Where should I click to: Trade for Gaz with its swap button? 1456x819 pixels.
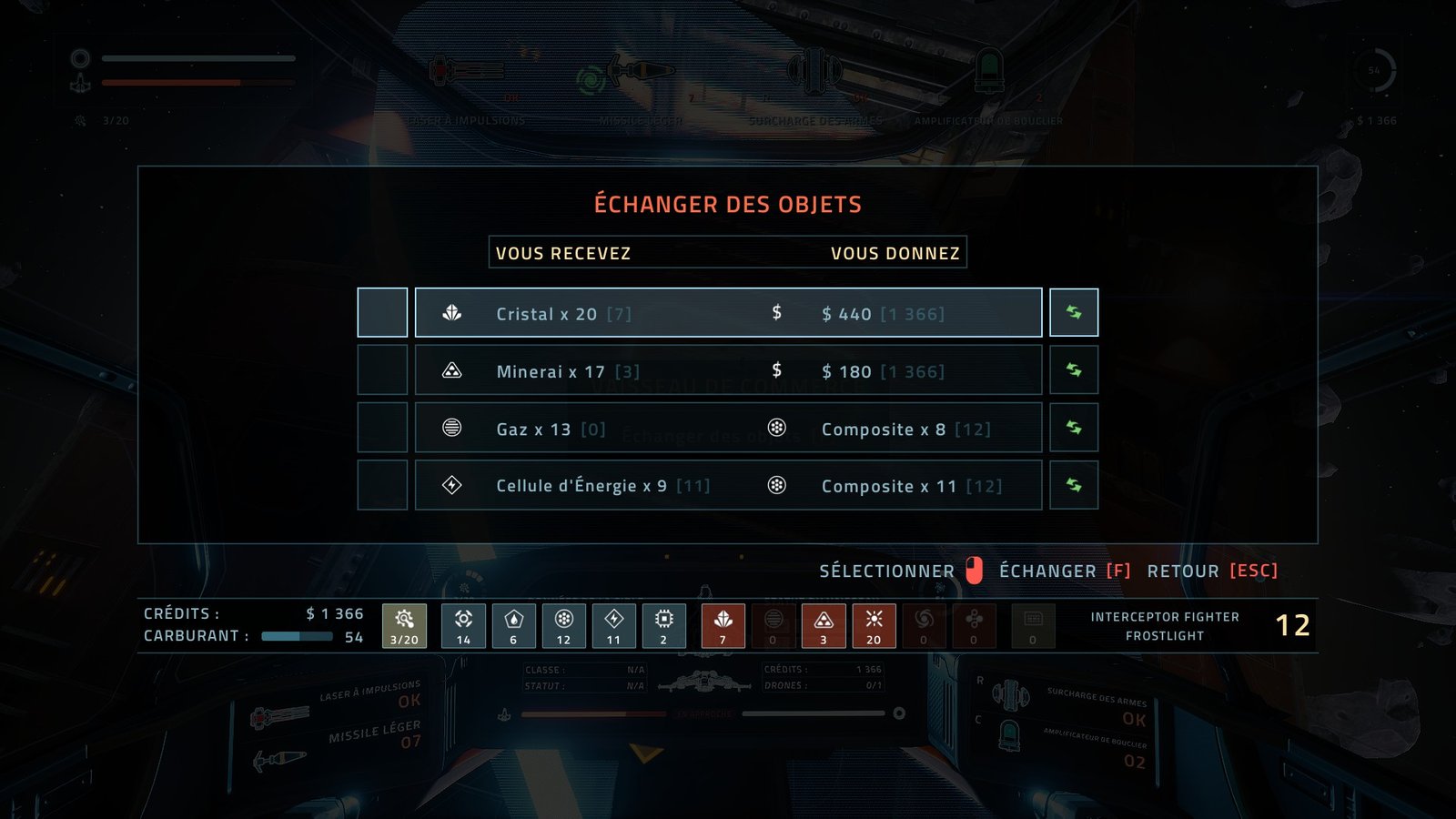1074,428
